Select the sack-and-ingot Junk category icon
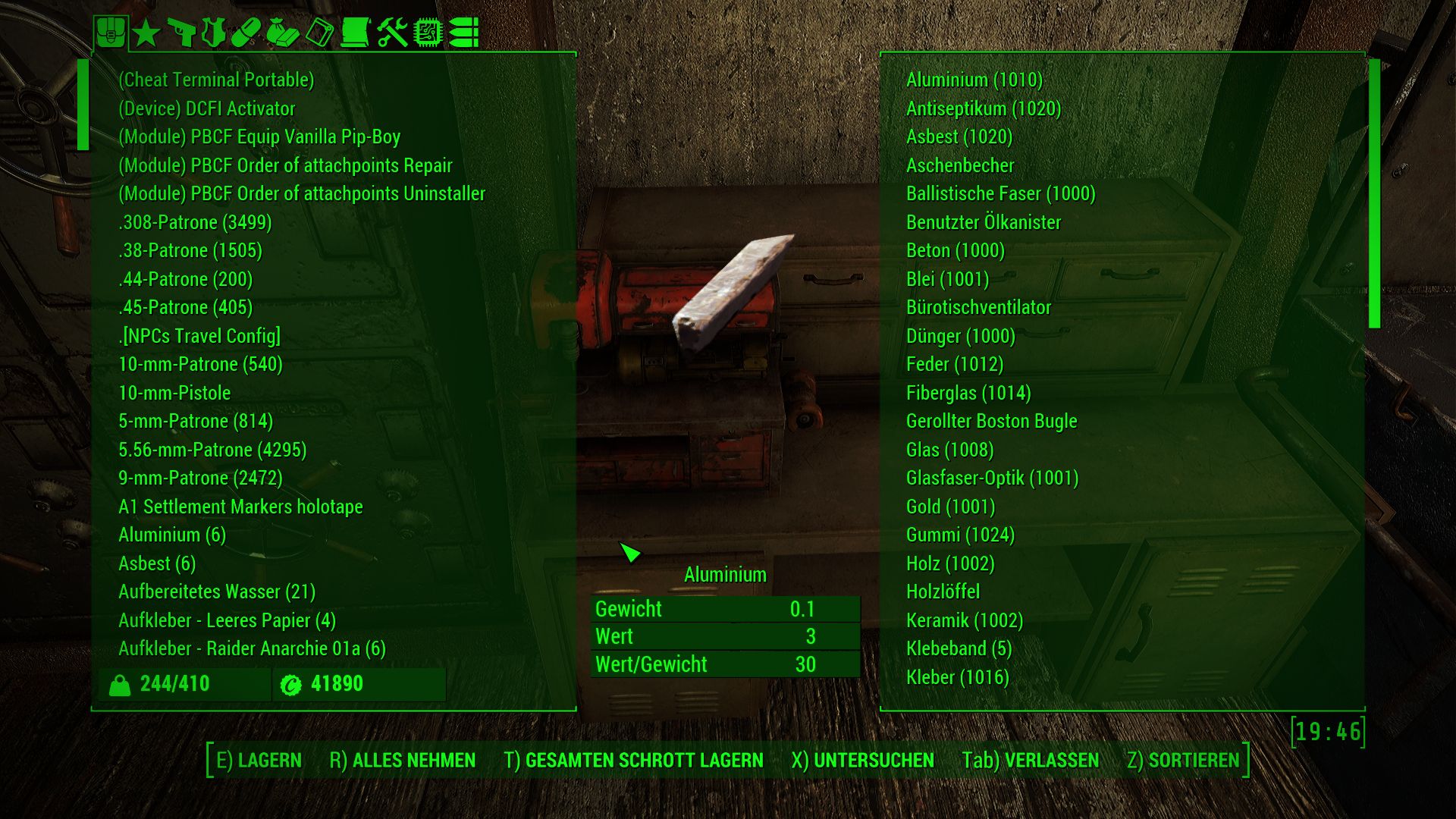The height and width of the screenshot is (819, 1456). point(282,33)
